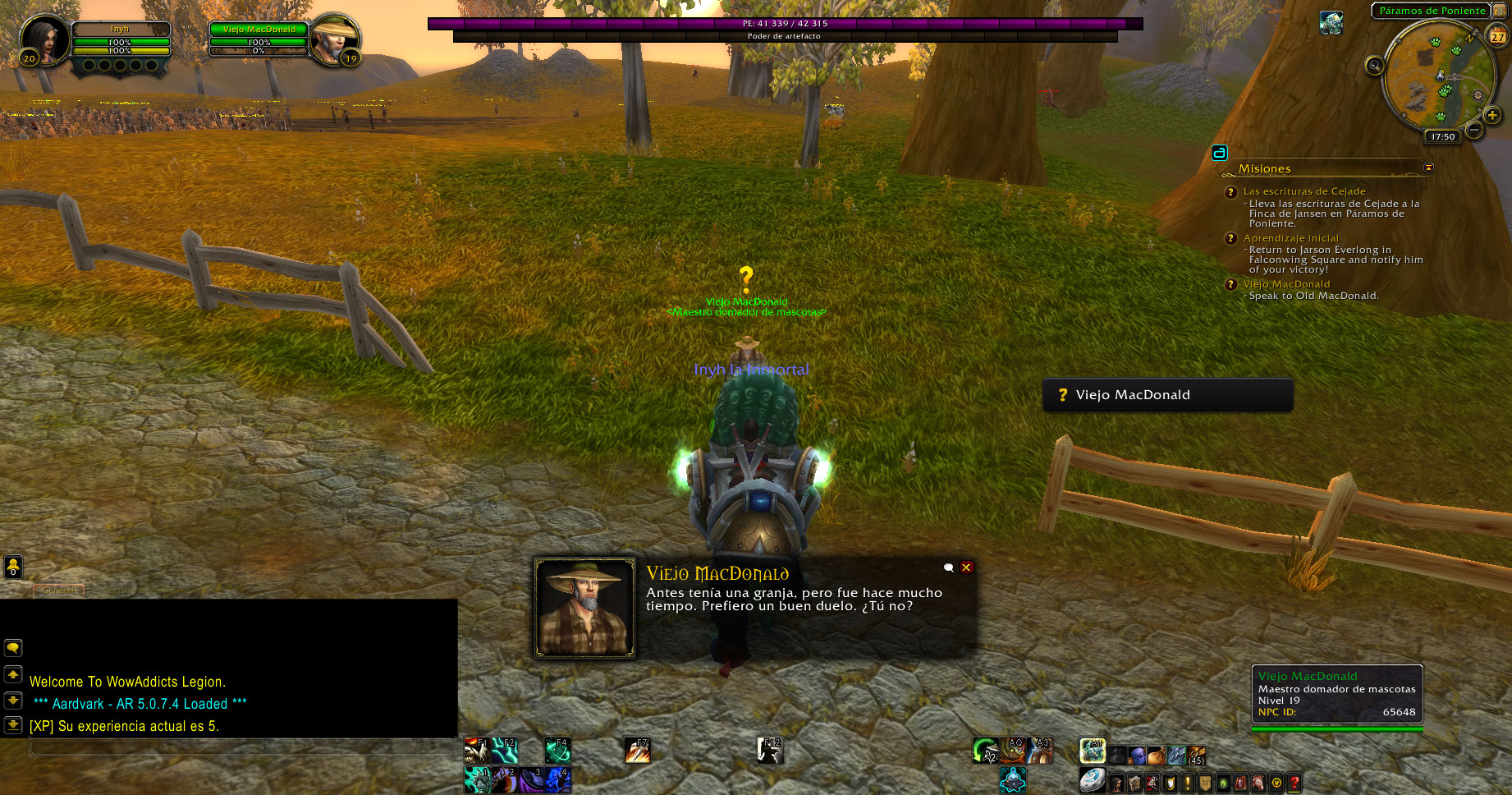Click the minimap zoom-in plus button
The image size is (1512, 795).
click(x=1492, y=116)
